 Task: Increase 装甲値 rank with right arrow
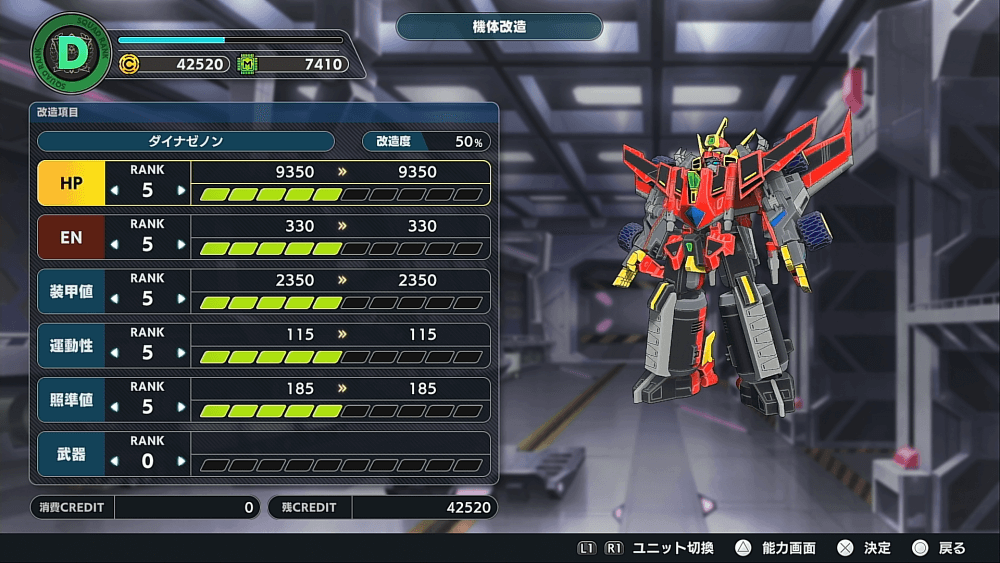click(181, 299)
